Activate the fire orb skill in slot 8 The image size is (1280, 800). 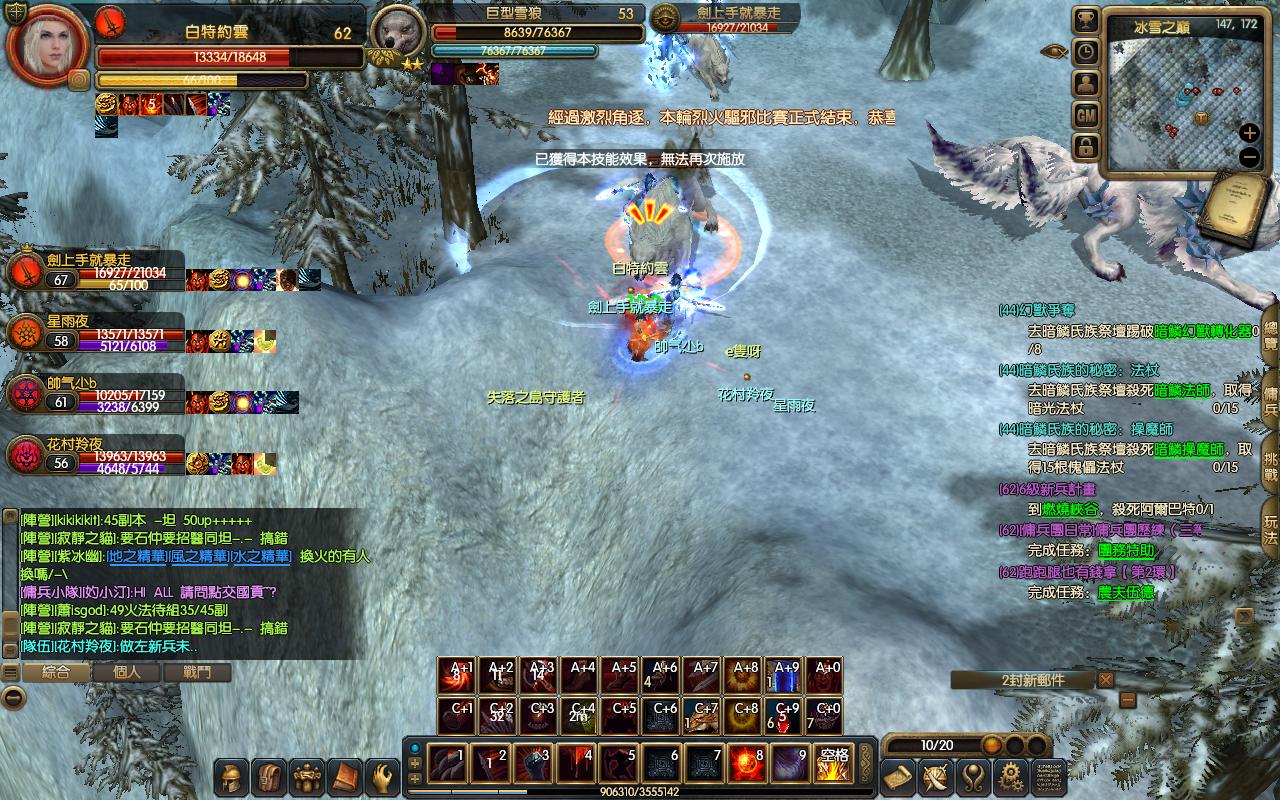(x=747, y=764)
